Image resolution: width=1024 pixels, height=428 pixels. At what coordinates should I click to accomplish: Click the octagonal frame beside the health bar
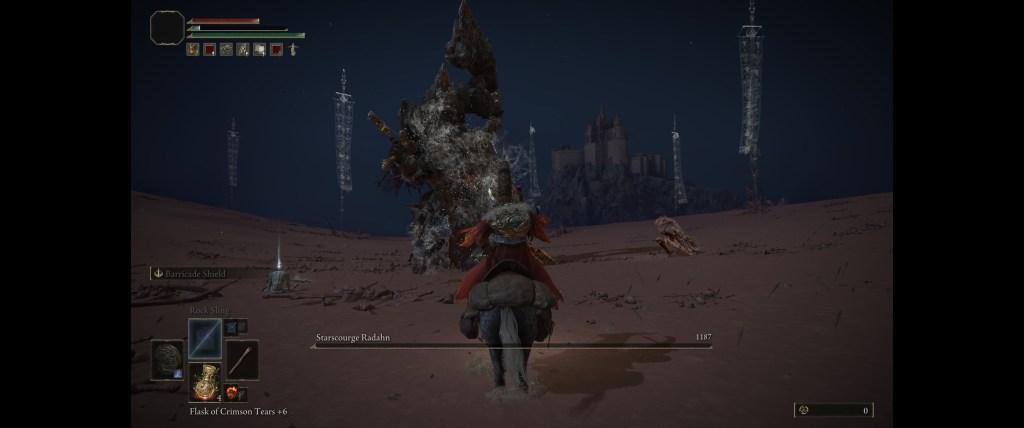click(x=167, y=28)
